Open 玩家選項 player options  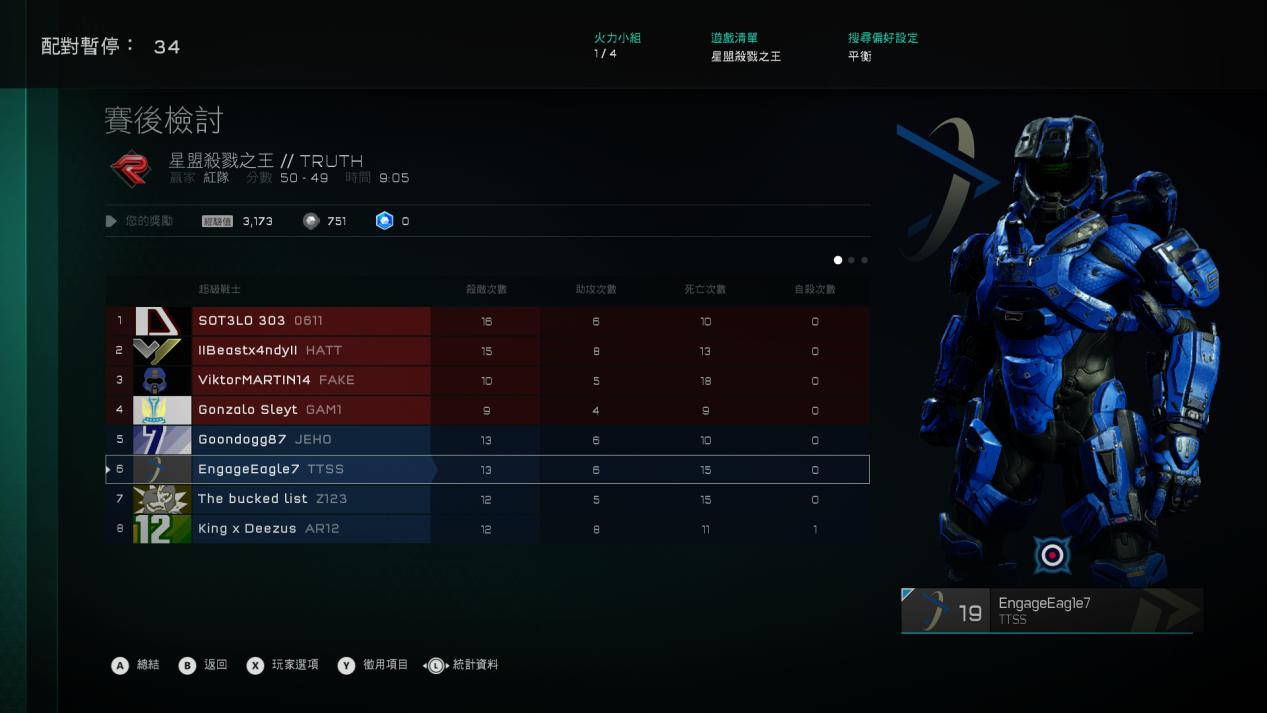(283, 665)
